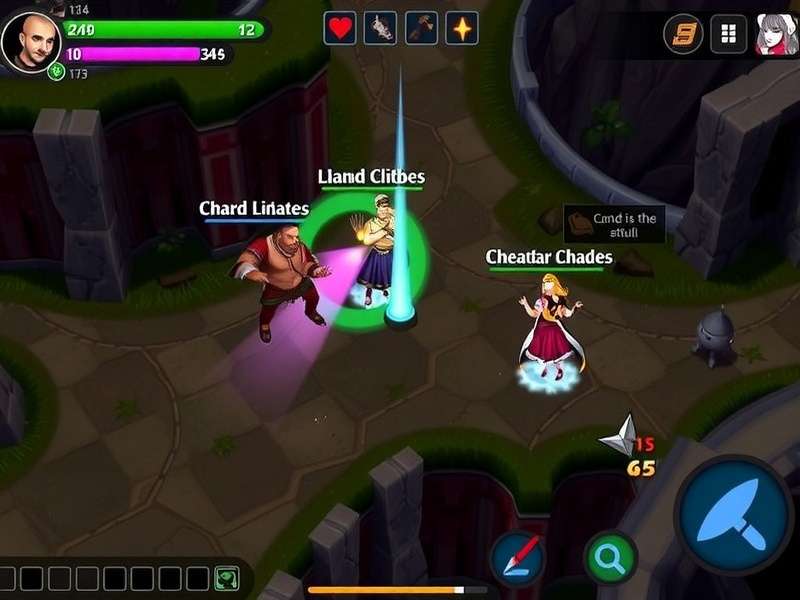The height and width of the screenshot is (600, 800).
Task: Choose the golden four-point star icon
Action: (x=461, y=28)
